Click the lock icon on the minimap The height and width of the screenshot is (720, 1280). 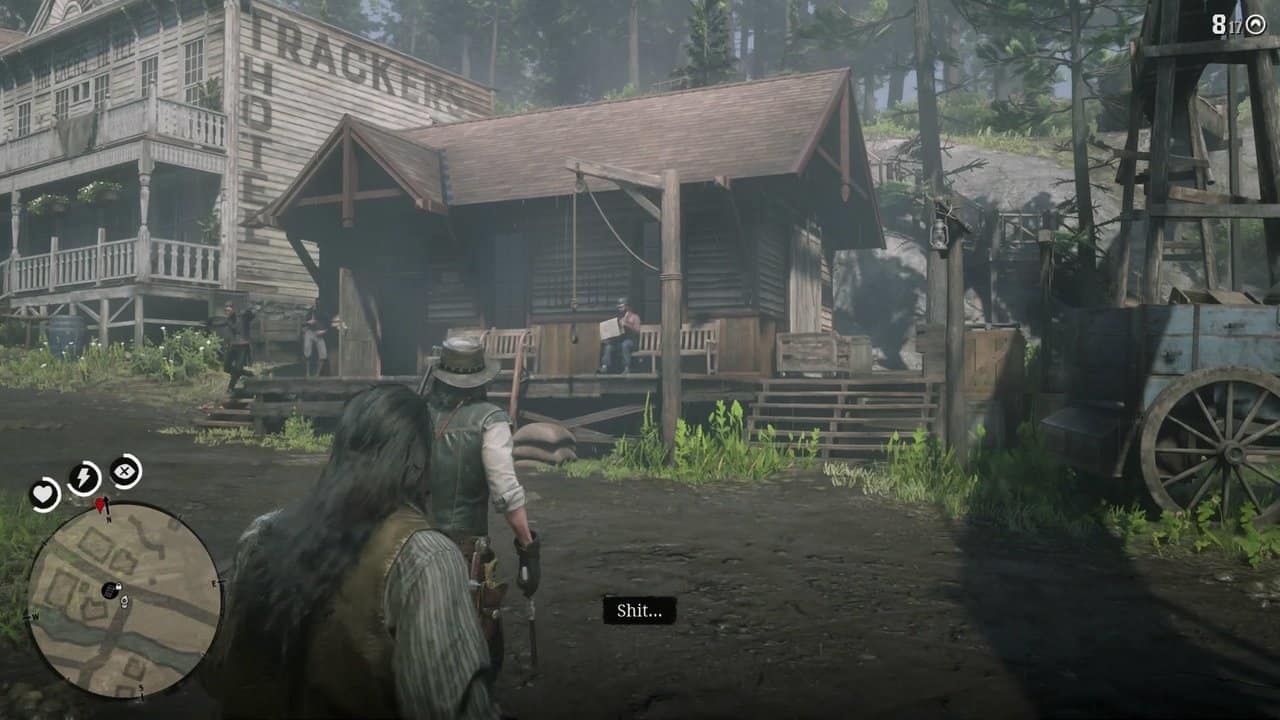click(119, 586)
